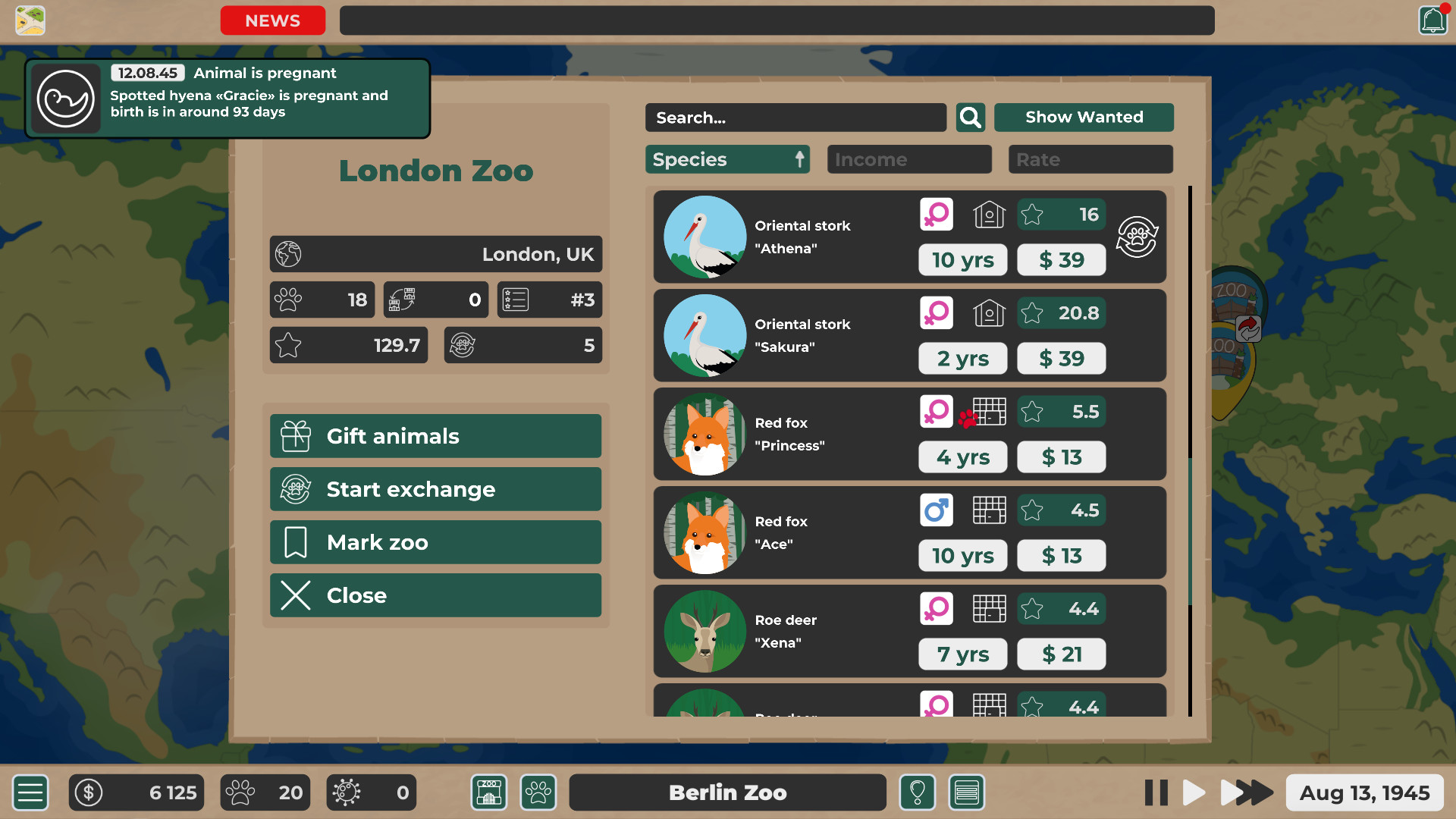Click the zoo building icon in the bottom bar
1456x819 pixels.
point(488,792)
